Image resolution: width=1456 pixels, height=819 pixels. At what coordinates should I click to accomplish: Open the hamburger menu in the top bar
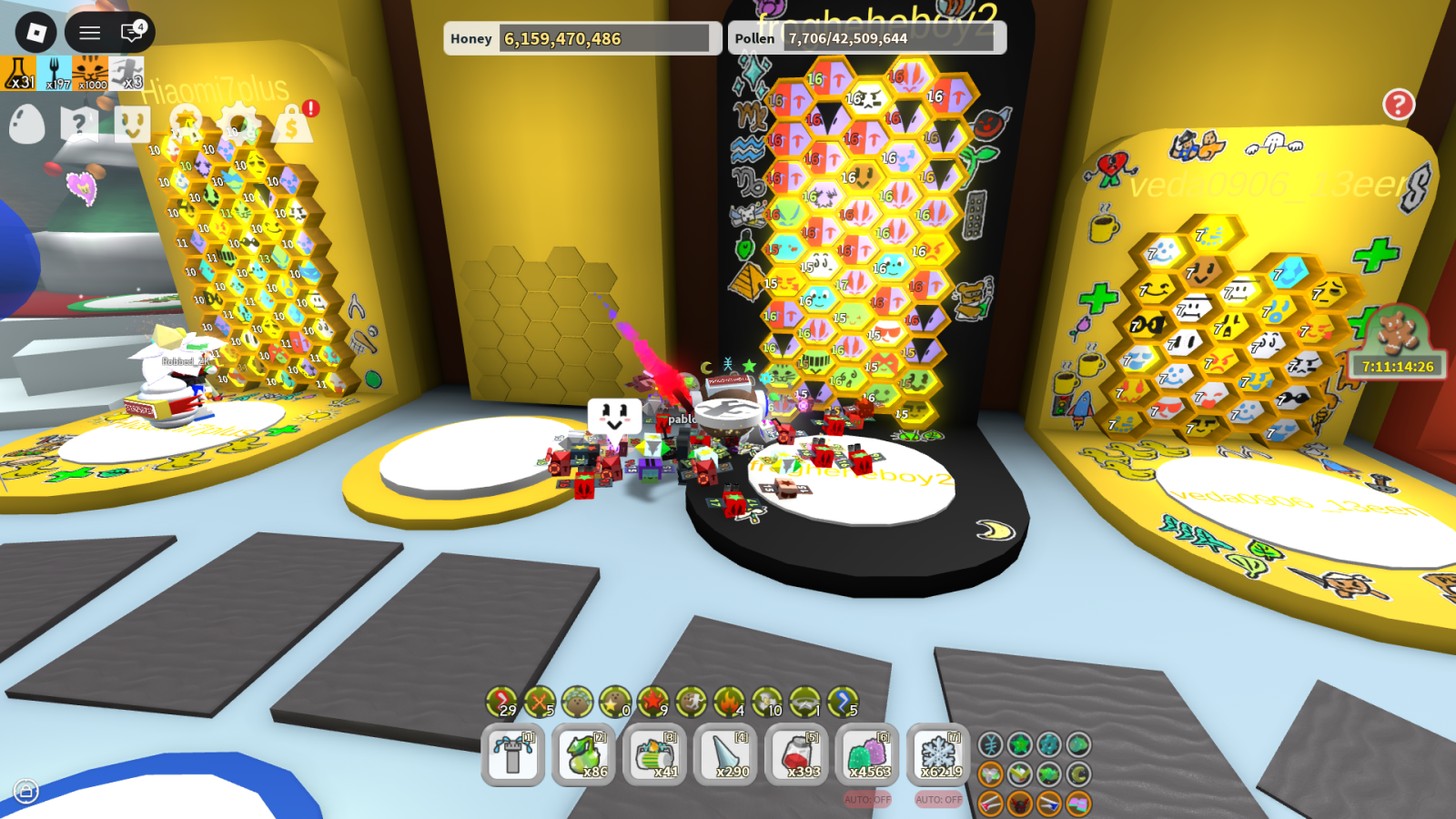[89, 34]
